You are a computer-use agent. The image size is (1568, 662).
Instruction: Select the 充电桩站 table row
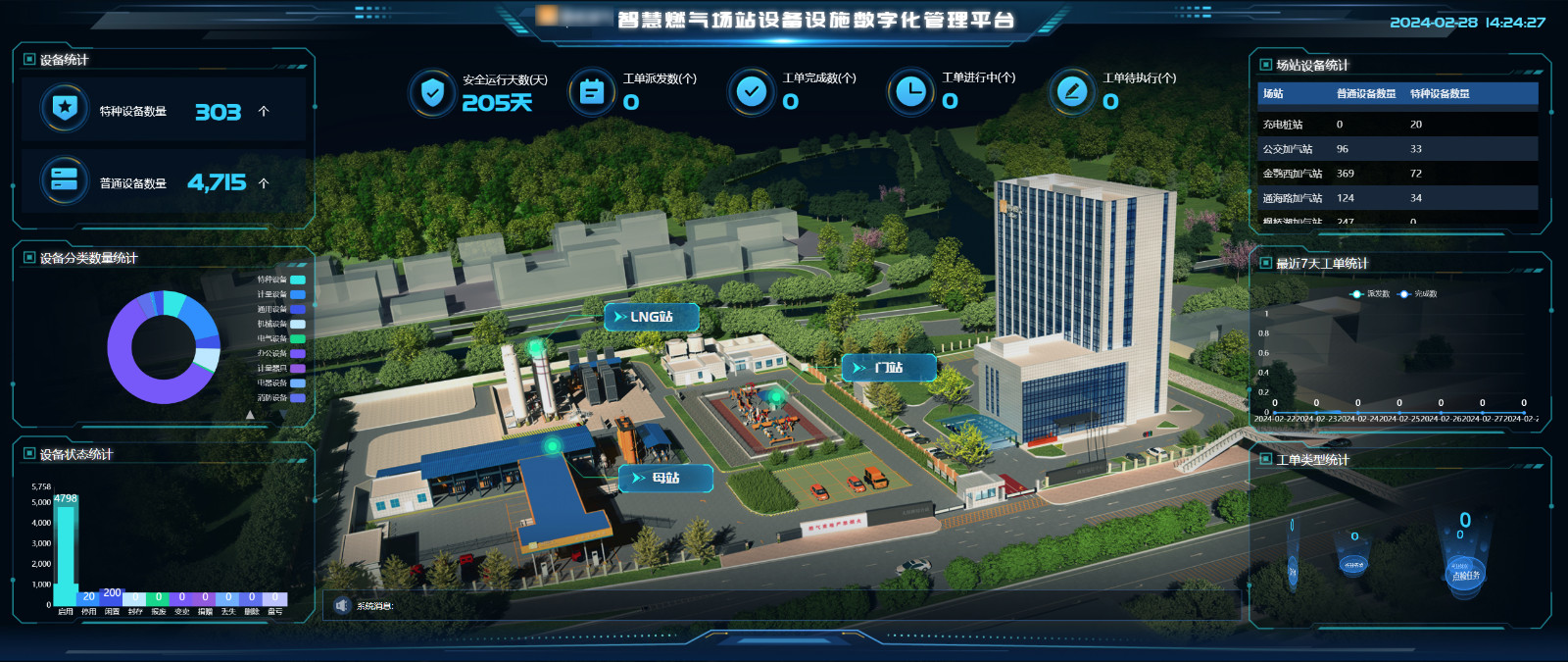point(1397,125)
